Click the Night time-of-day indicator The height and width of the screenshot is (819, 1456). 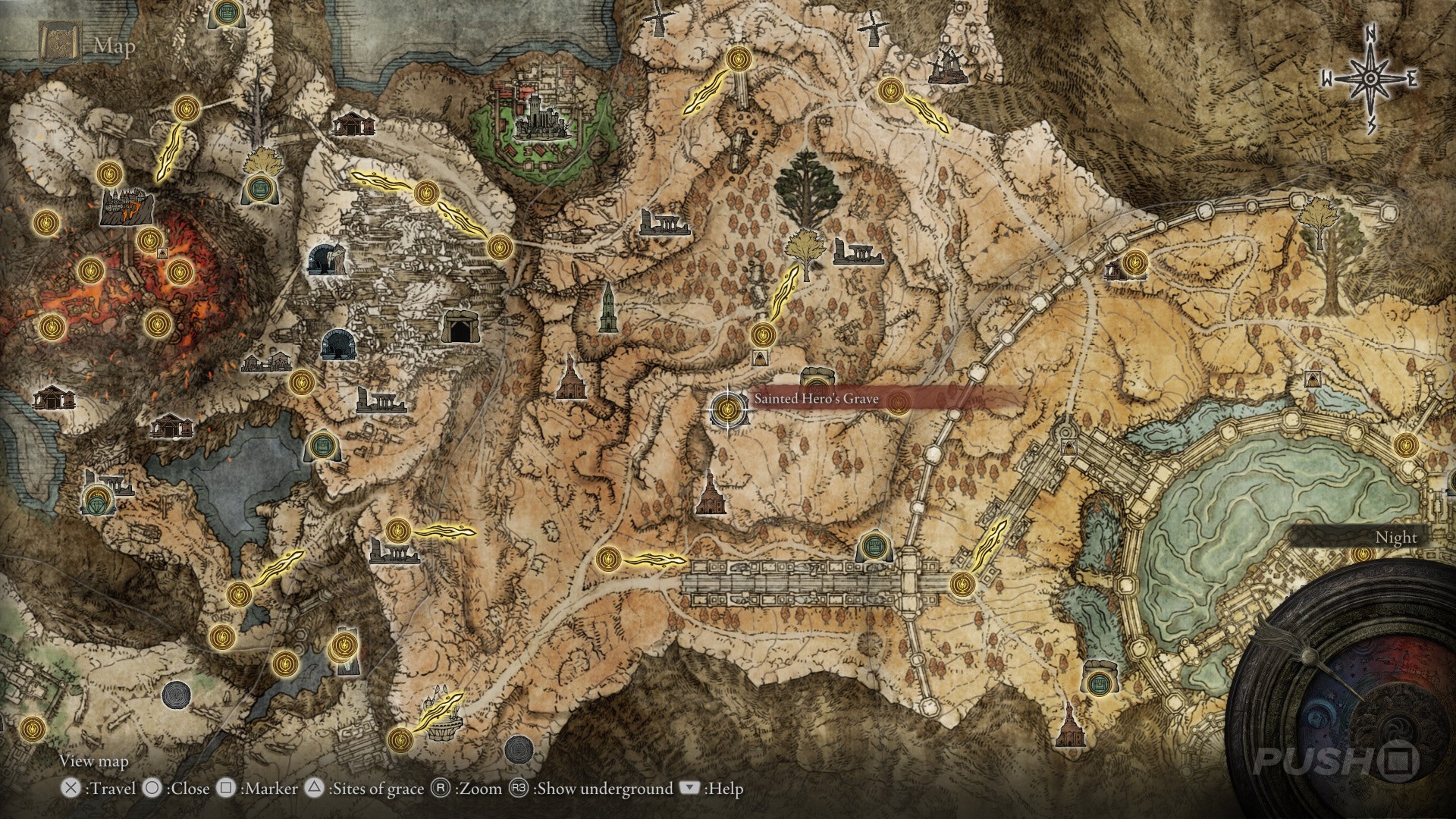(1397, 536)
